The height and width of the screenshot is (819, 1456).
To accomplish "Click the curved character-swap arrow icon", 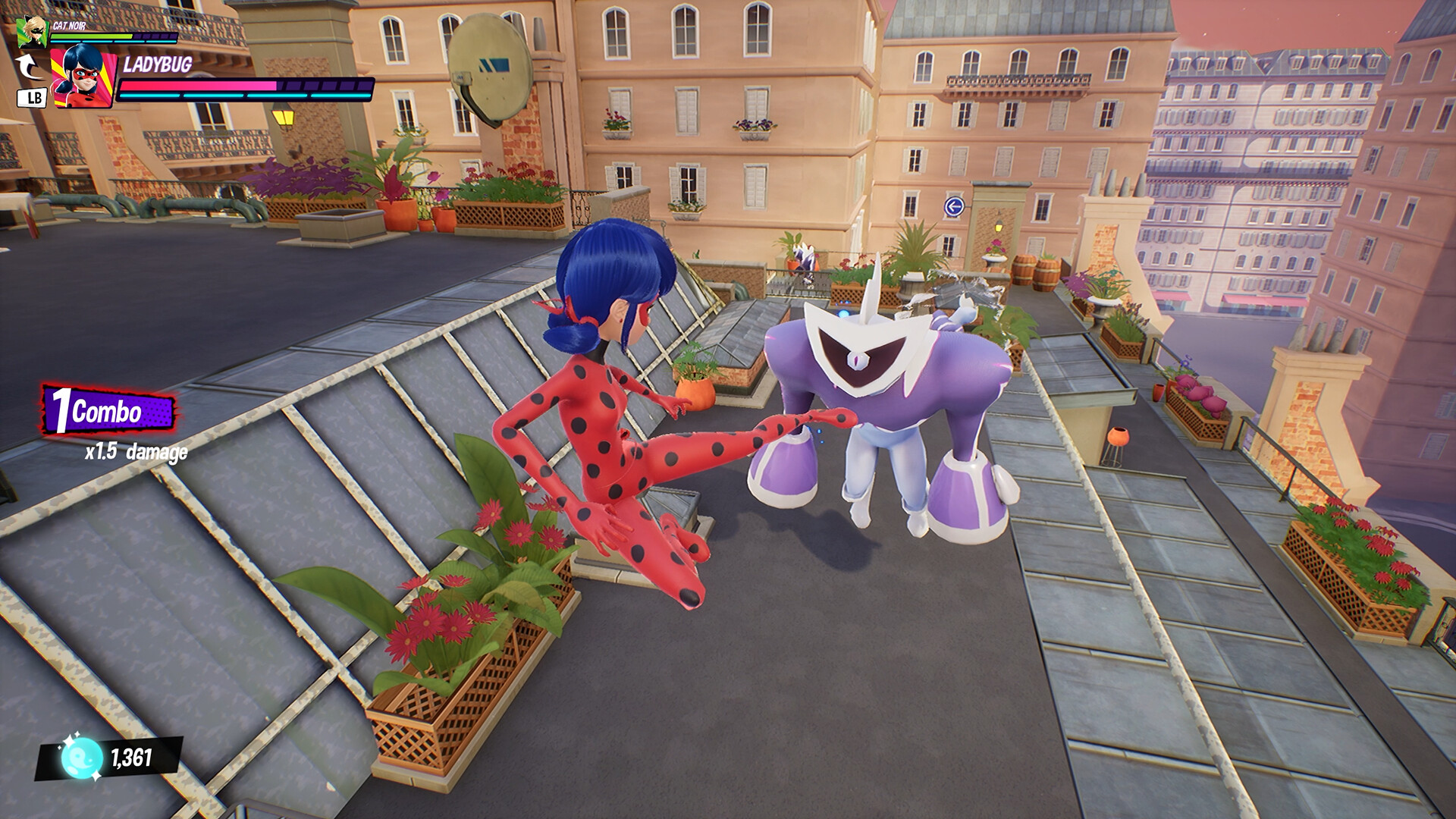I will [x=29, y=64].
